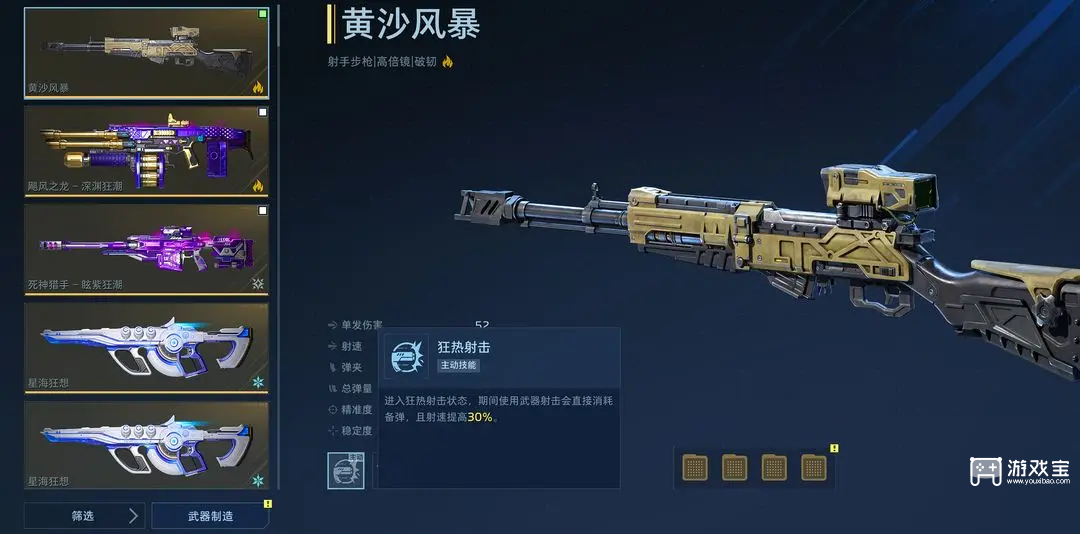
Task: Open the 筛选 filter button
Action: point(84,516)
